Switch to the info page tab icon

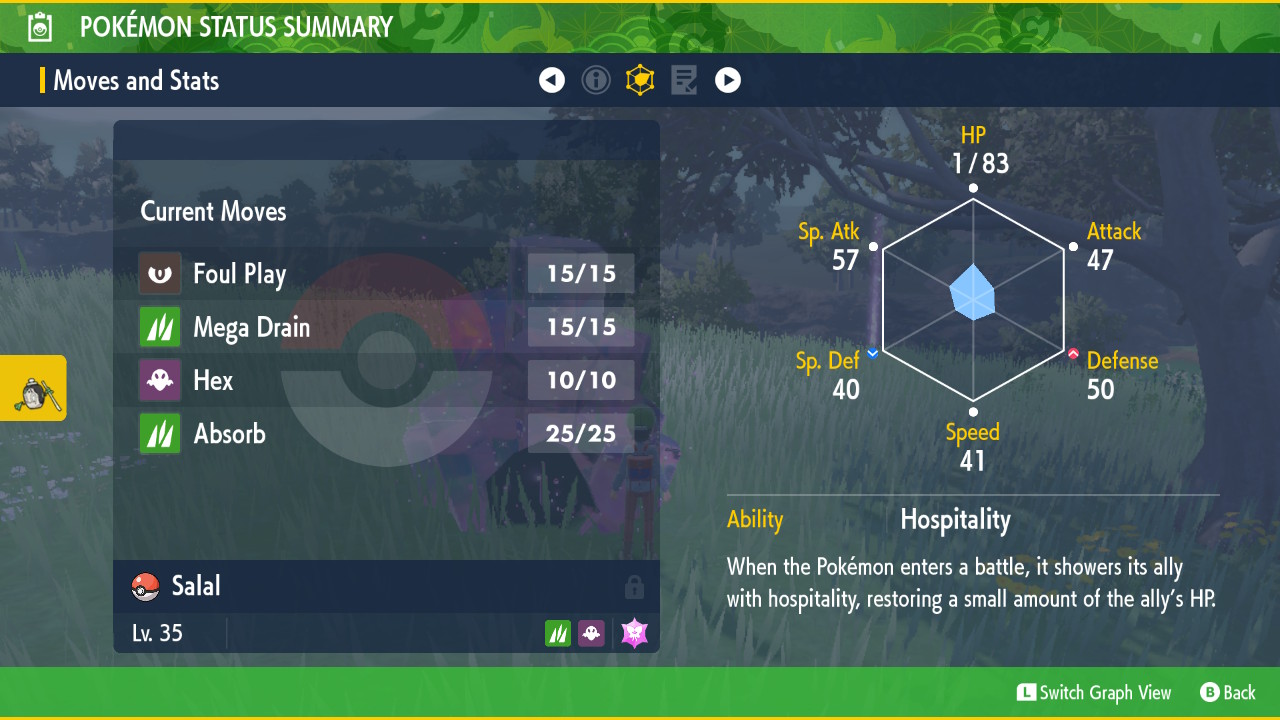tap(596, 80)
